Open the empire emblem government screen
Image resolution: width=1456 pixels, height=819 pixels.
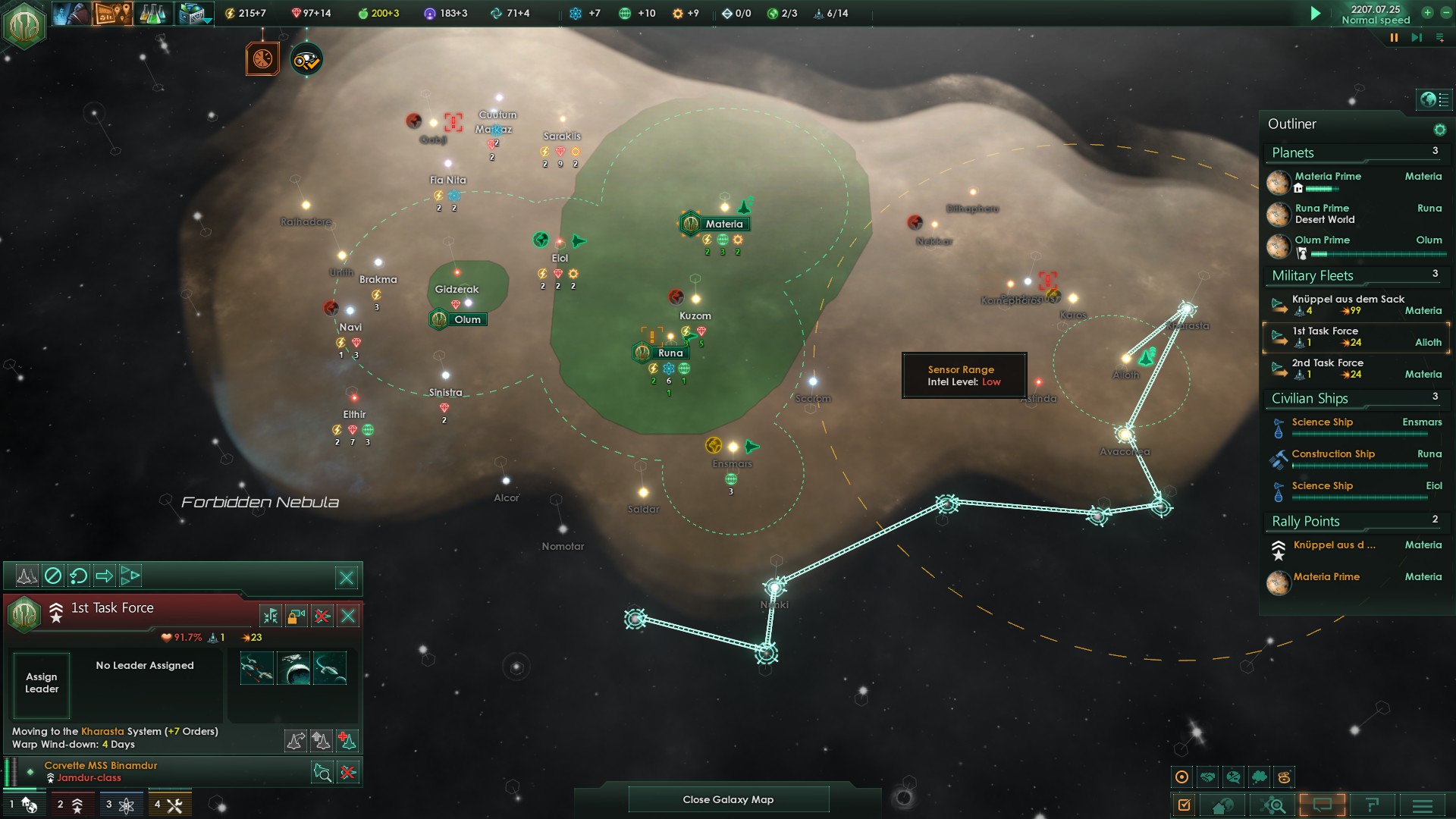[24, 24]
